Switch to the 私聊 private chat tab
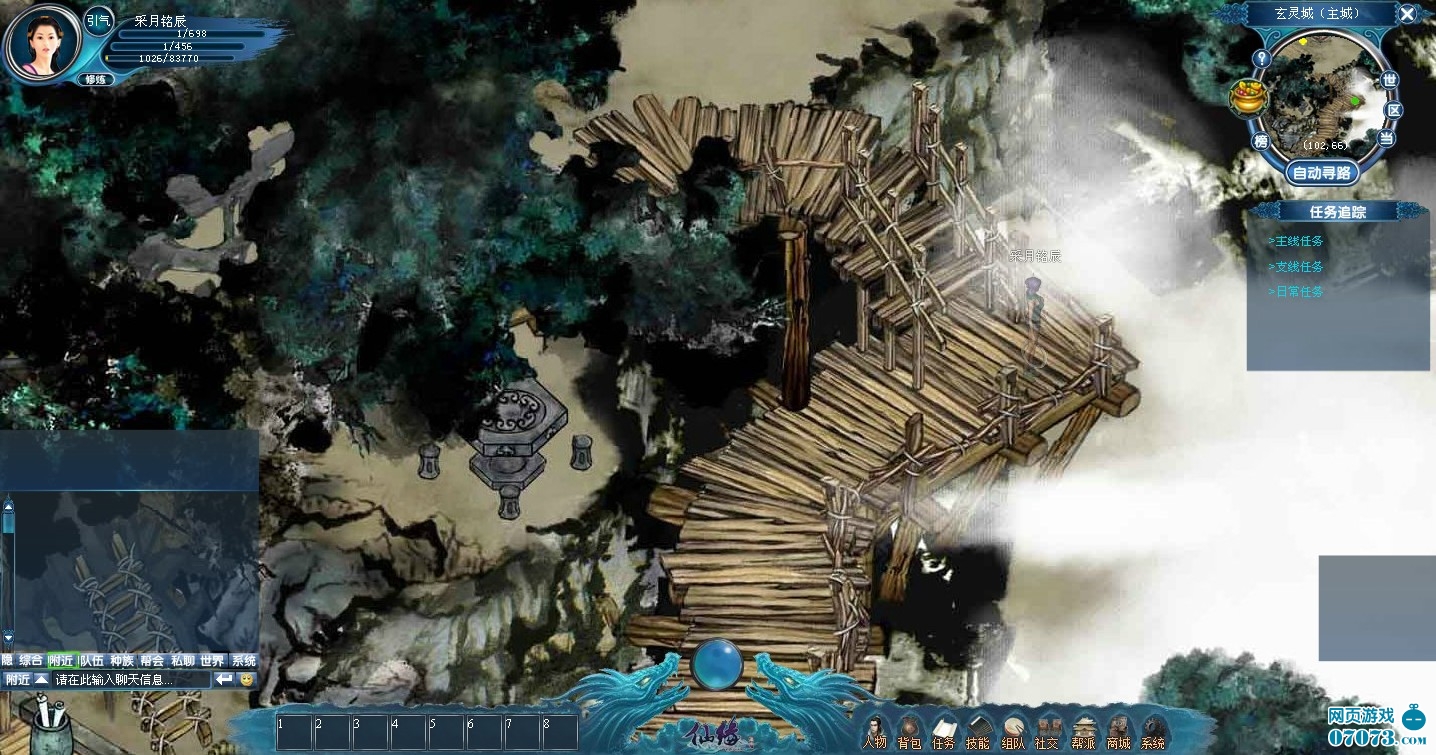Viewport: 1436px width, 755px height. click(x=182, y=661)
